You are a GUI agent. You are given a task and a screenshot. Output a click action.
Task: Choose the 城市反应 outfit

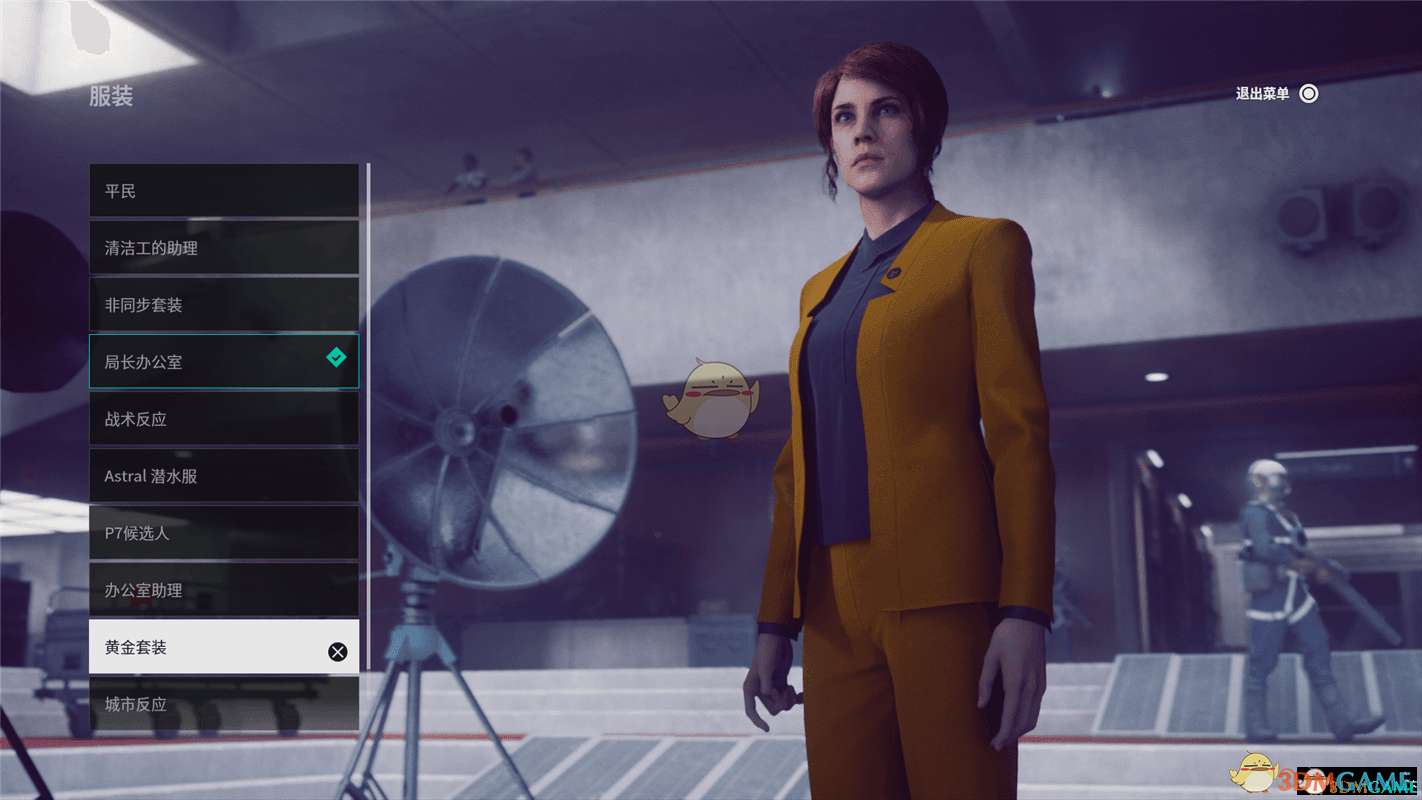pos(223,704)
